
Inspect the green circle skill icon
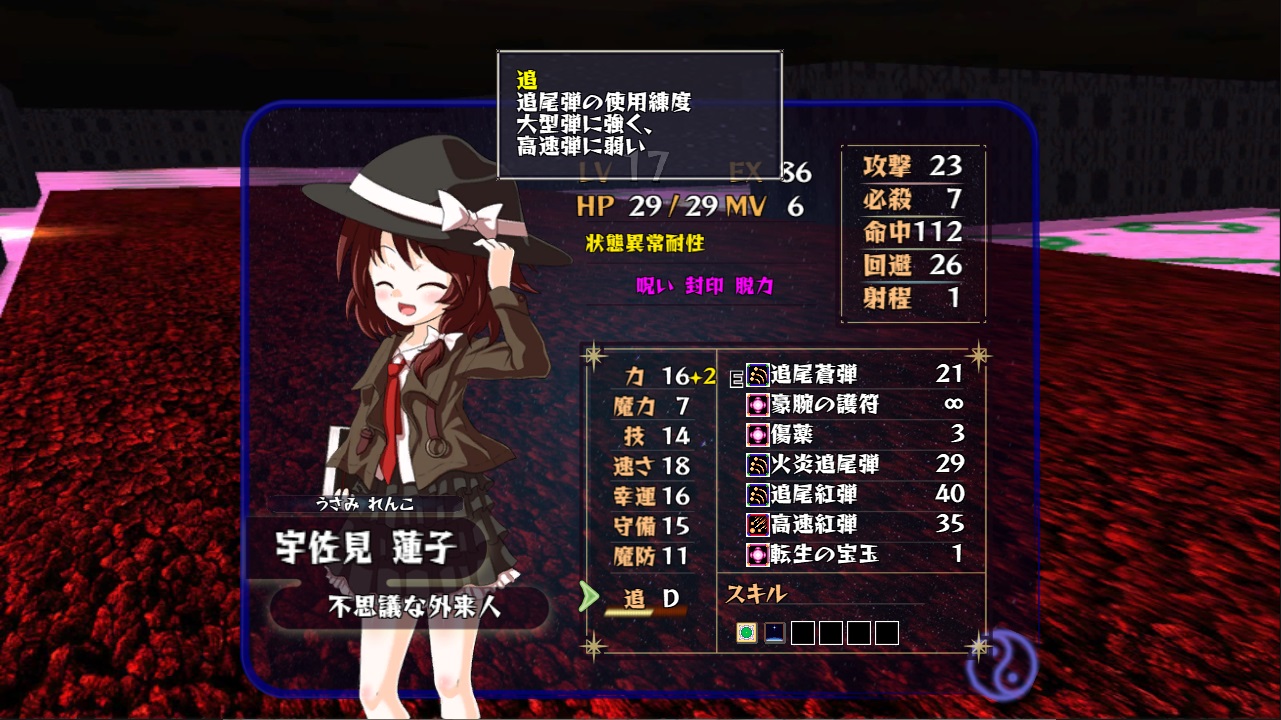pyautogui.click(x=746, y=633)
